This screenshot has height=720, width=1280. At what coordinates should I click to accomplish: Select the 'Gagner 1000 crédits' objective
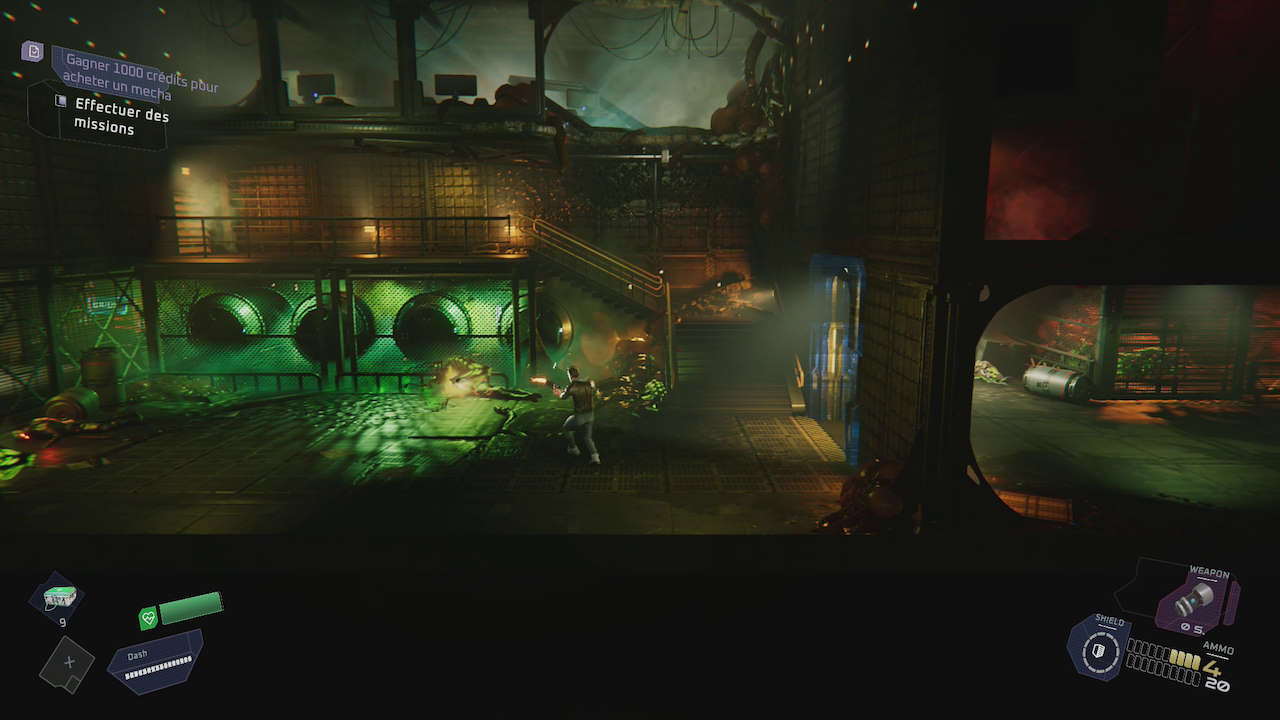139,77
